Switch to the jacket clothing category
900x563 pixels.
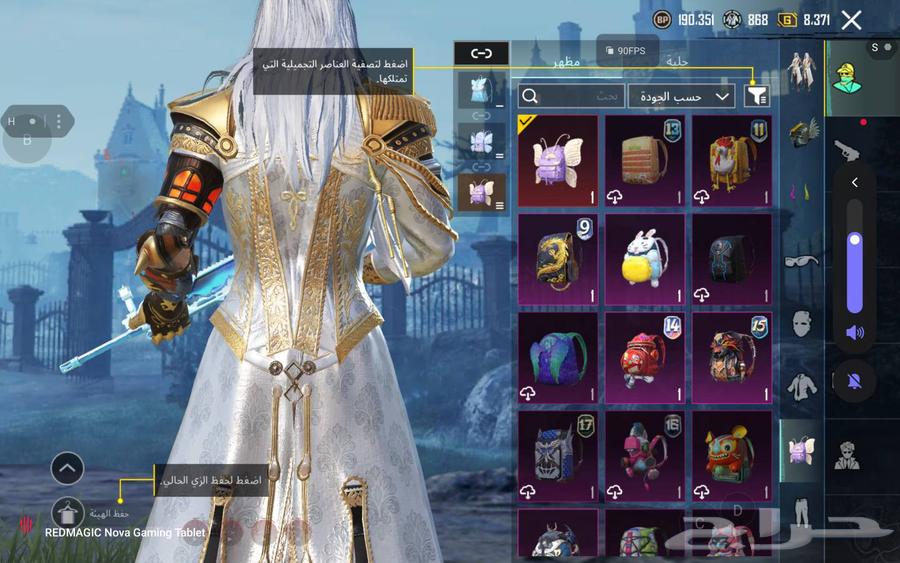pos(802,385)
